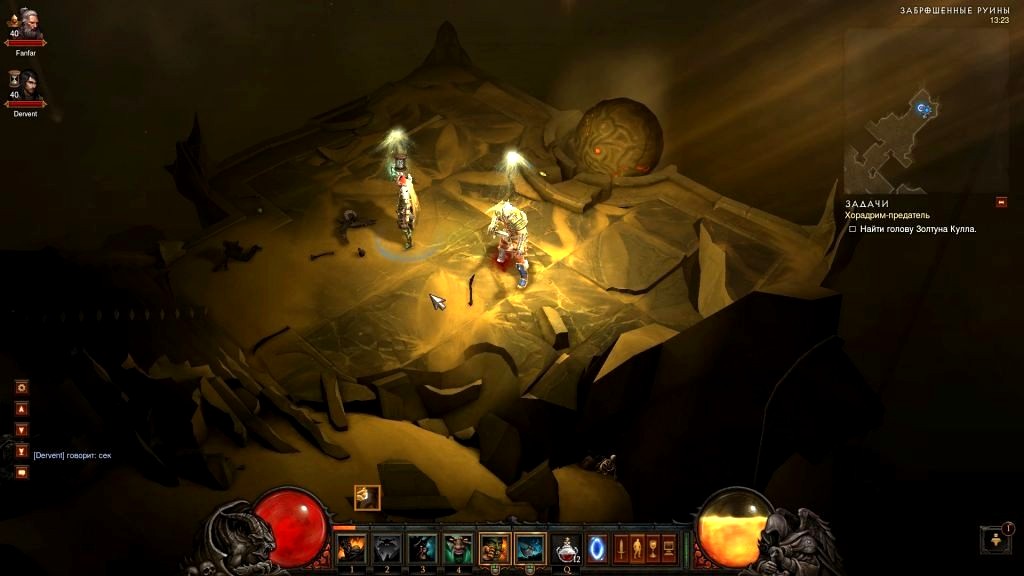Viewport: 1024px width, 576px height.
Task: Open the game menu monitor button
Action: point(668,548)
